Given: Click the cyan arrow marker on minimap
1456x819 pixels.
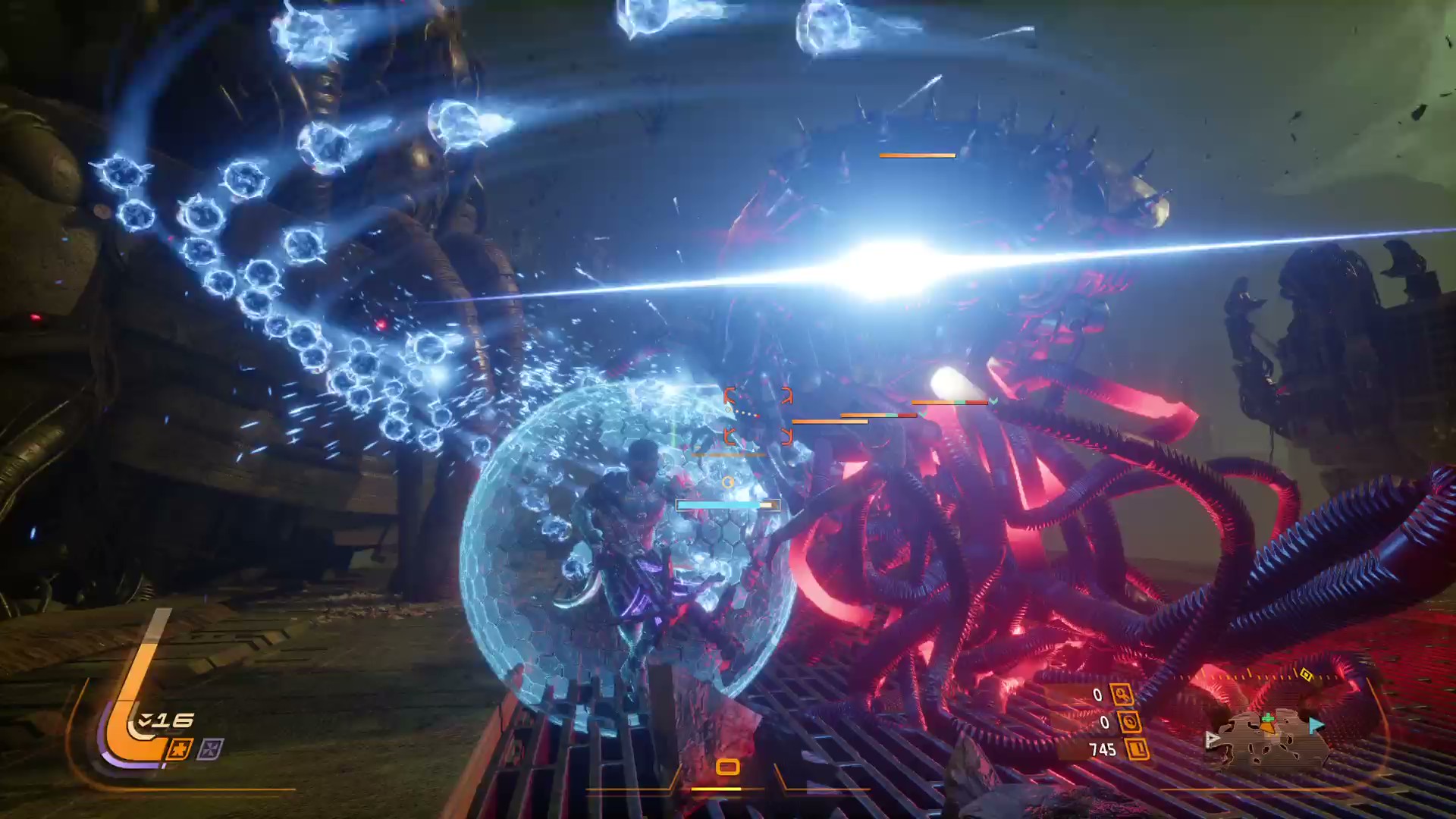Looking at the screenshot, I should tap(1316, 726).
